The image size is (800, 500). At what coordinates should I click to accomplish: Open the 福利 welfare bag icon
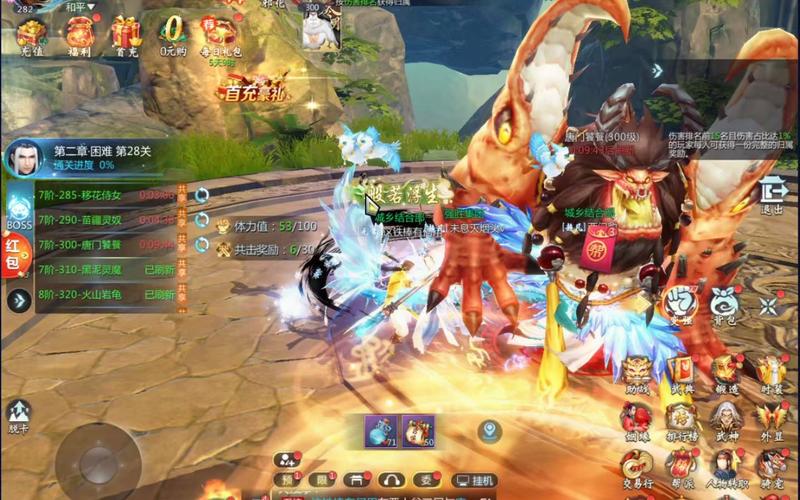pos(79,34)
